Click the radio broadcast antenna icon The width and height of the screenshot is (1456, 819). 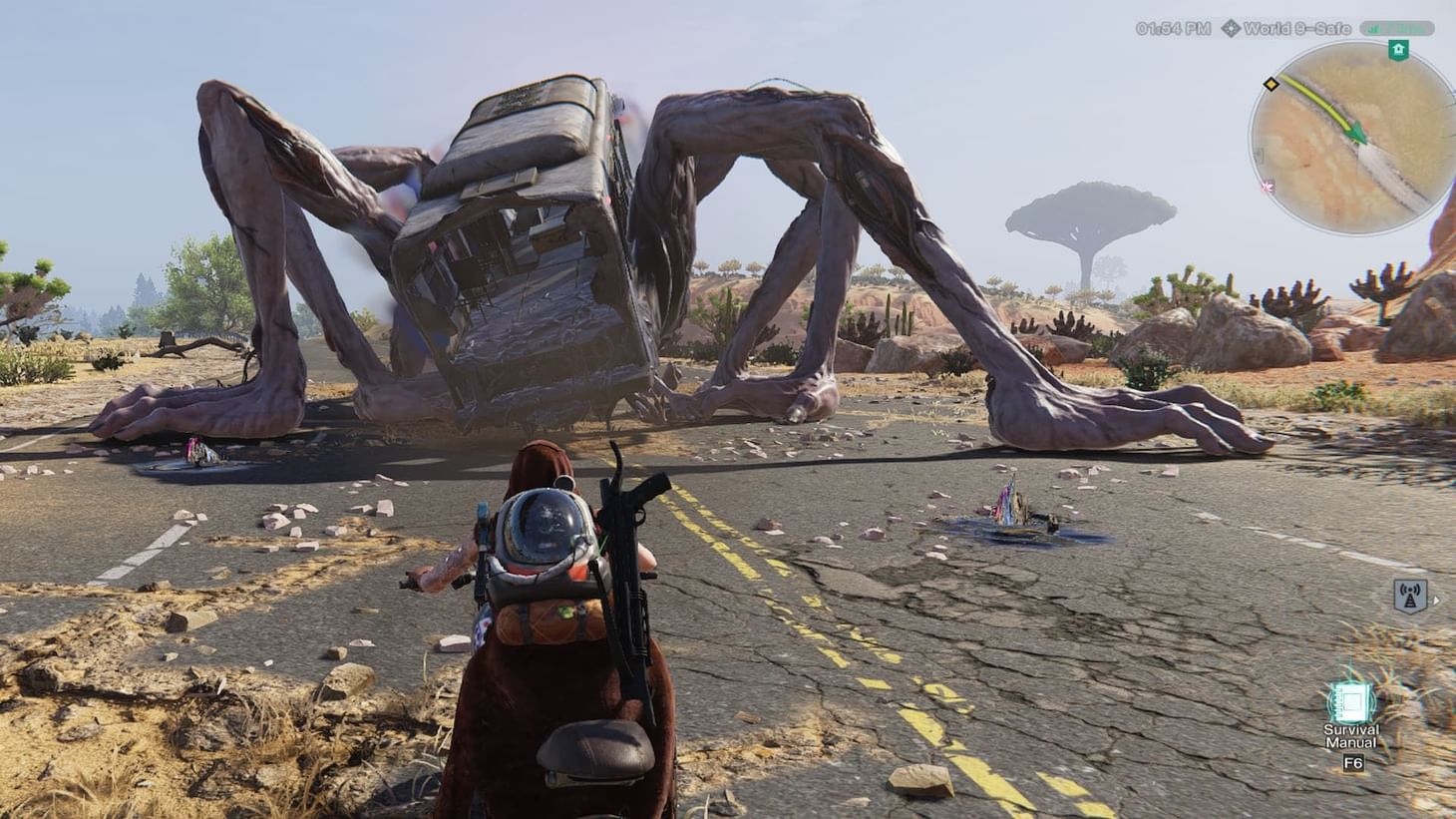click(1409, 596)
